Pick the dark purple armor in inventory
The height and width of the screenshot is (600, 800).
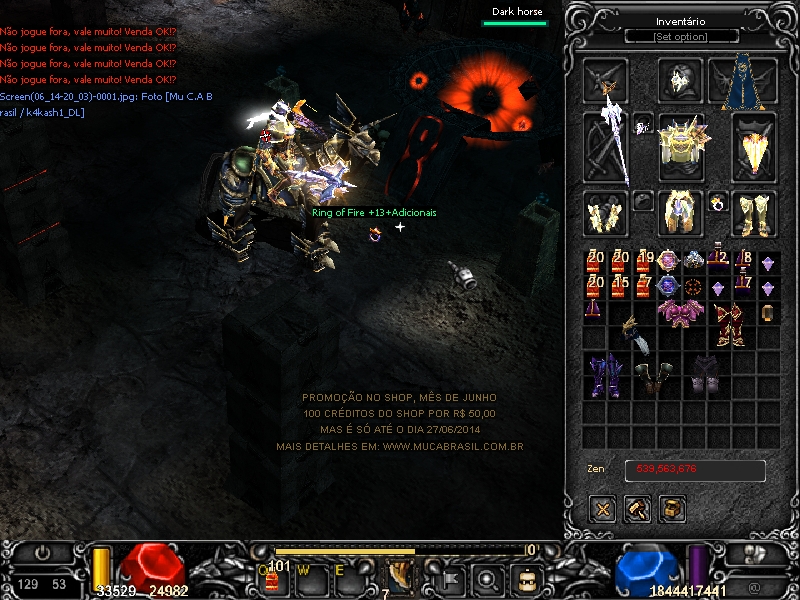coord(606,375)
